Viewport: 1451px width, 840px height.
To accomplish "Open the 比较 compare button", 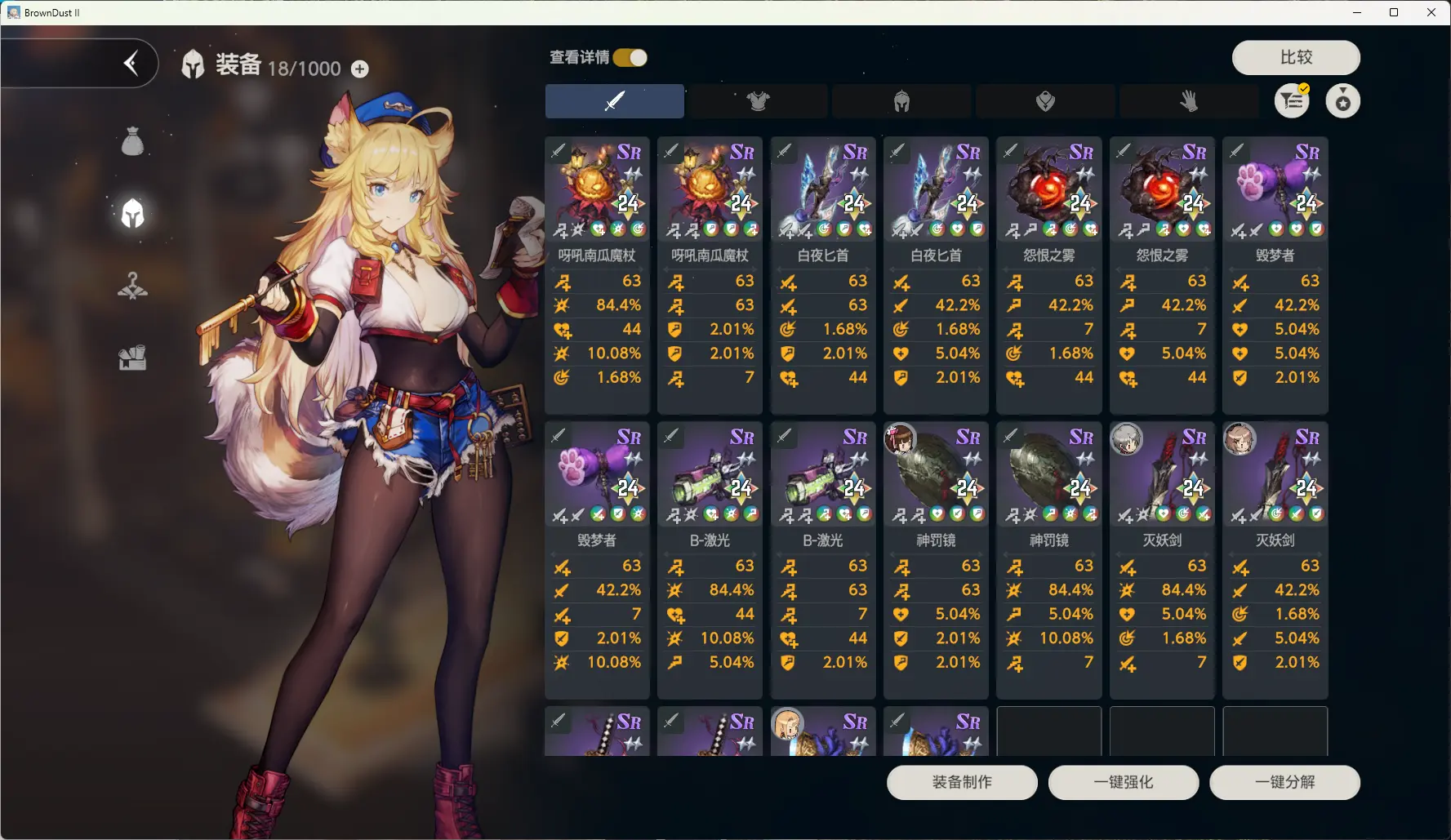I will pyautogui.click(x=1295, y=57).
